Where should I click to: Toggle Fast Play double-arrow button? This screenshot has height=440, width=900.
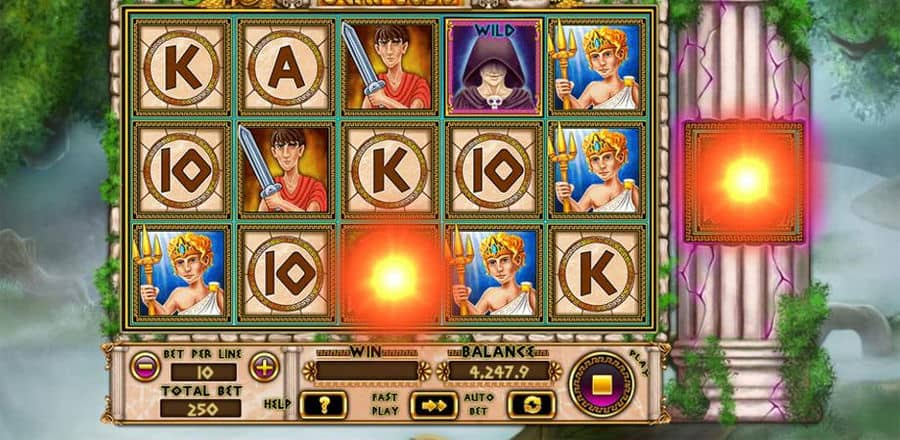[434, 404]
